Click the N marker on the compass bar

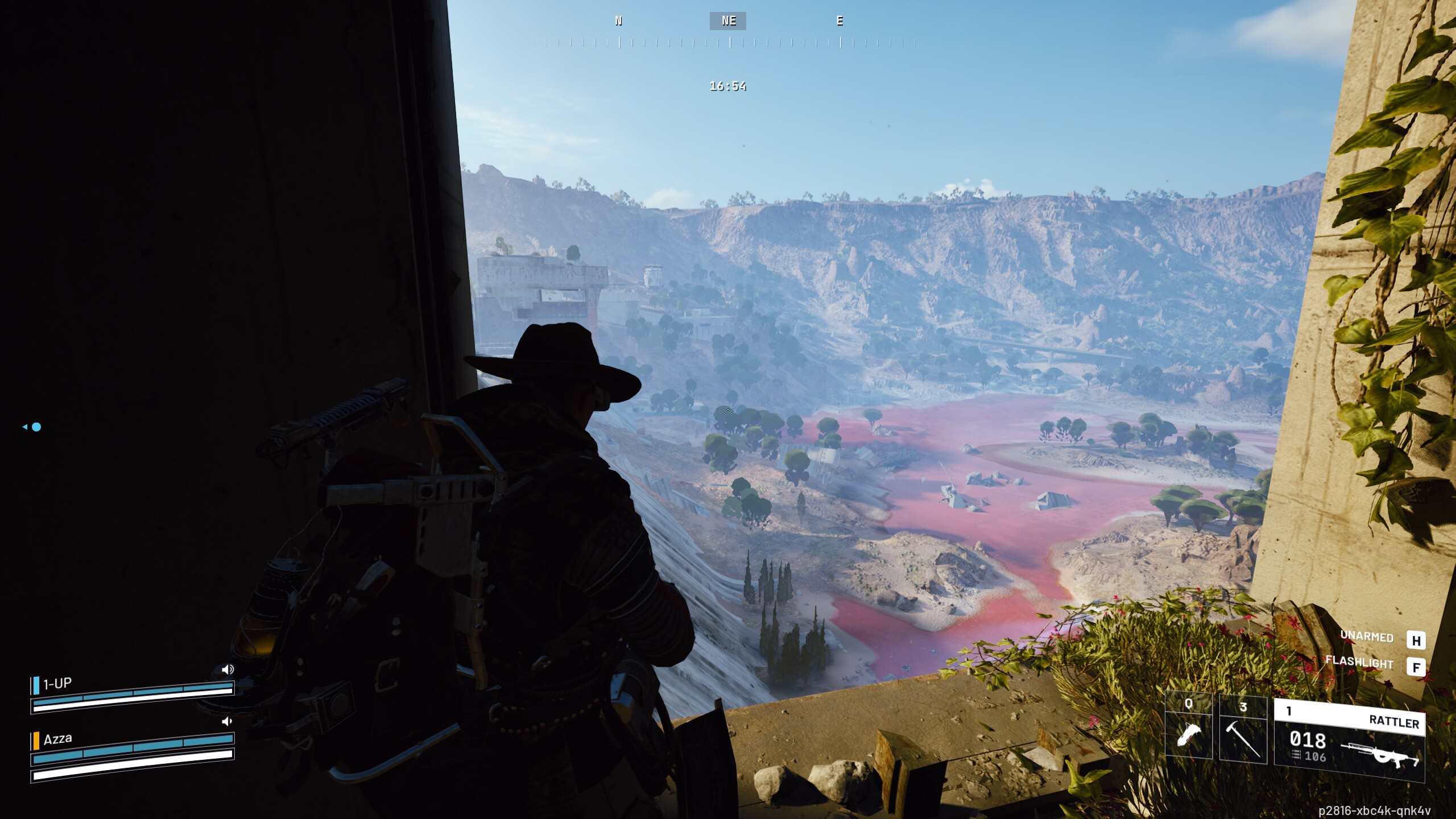(x=618, y=21)
